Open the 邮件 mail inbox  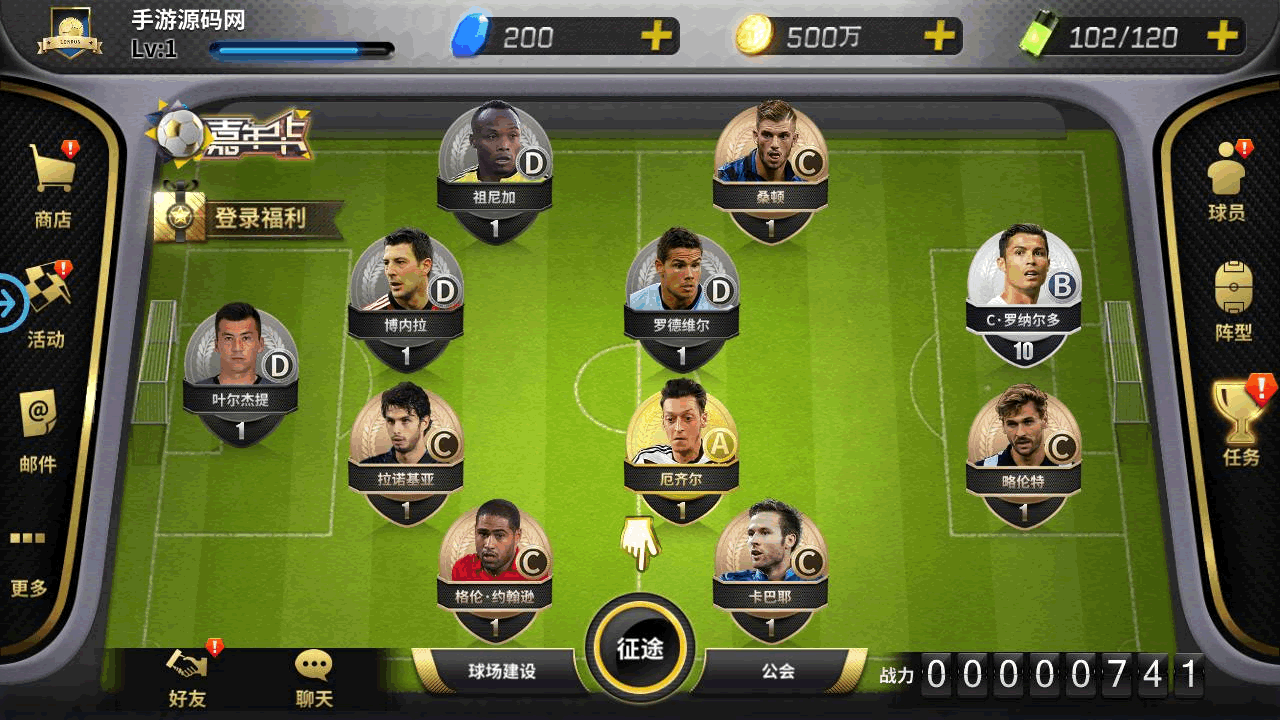(38, 428)
